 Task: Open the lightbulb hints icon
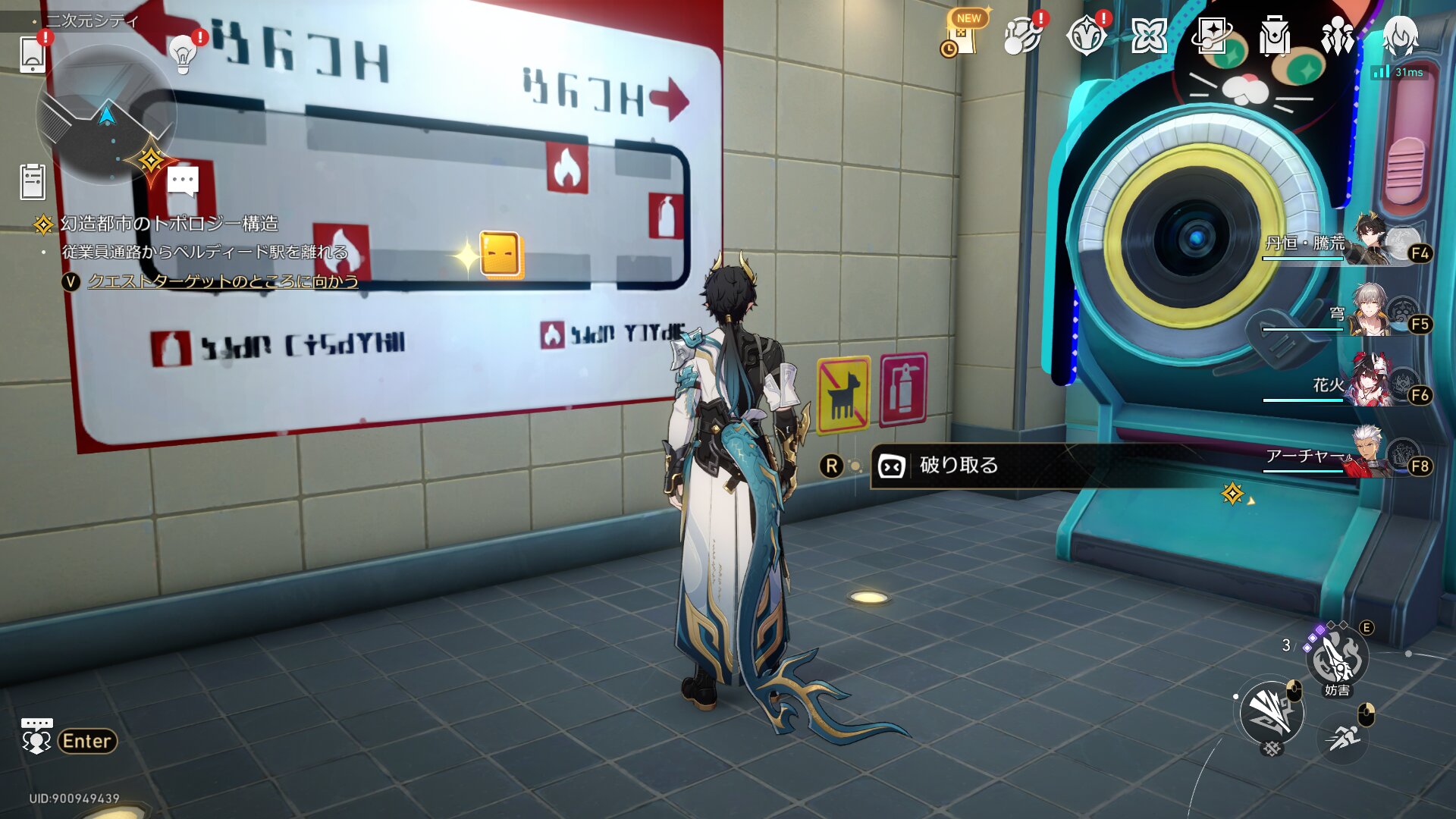click(183, 54)
